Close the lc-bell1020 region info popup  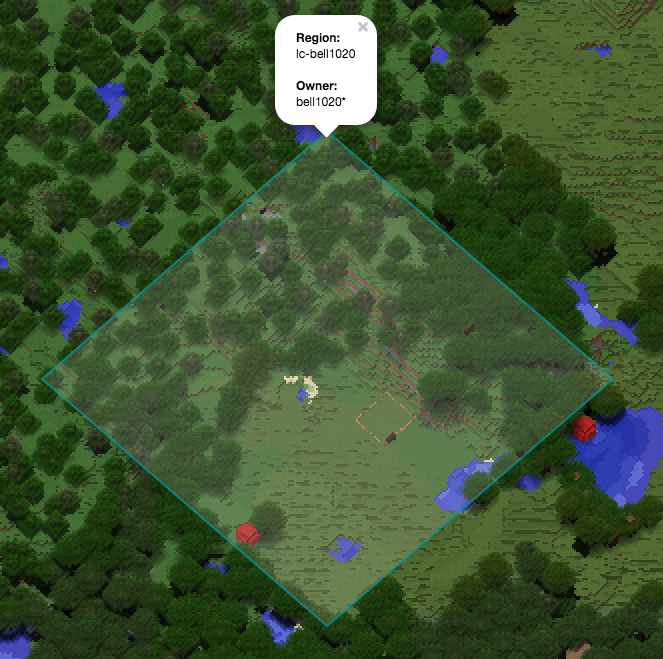363,28
